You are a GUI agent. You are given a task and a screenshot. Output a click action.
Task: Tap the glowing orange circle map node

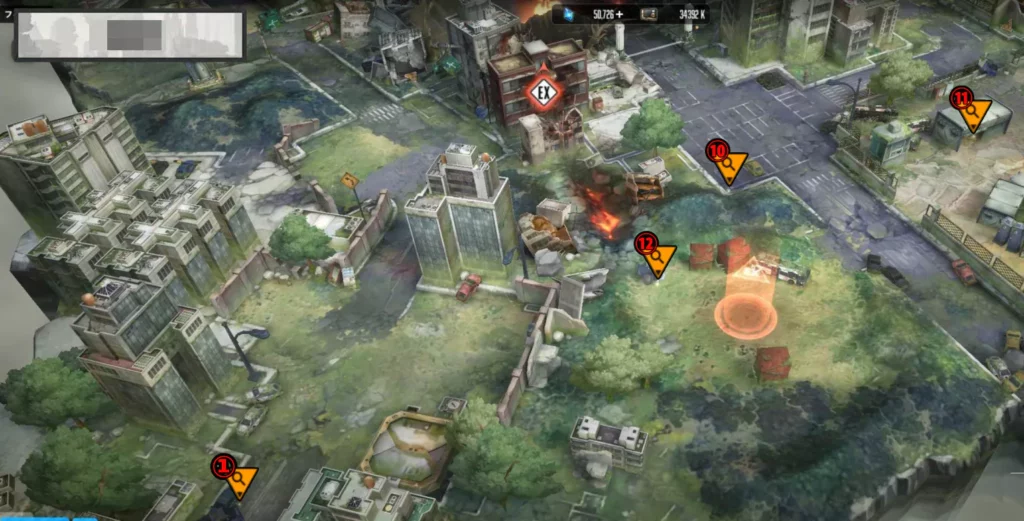coord(746,316)
